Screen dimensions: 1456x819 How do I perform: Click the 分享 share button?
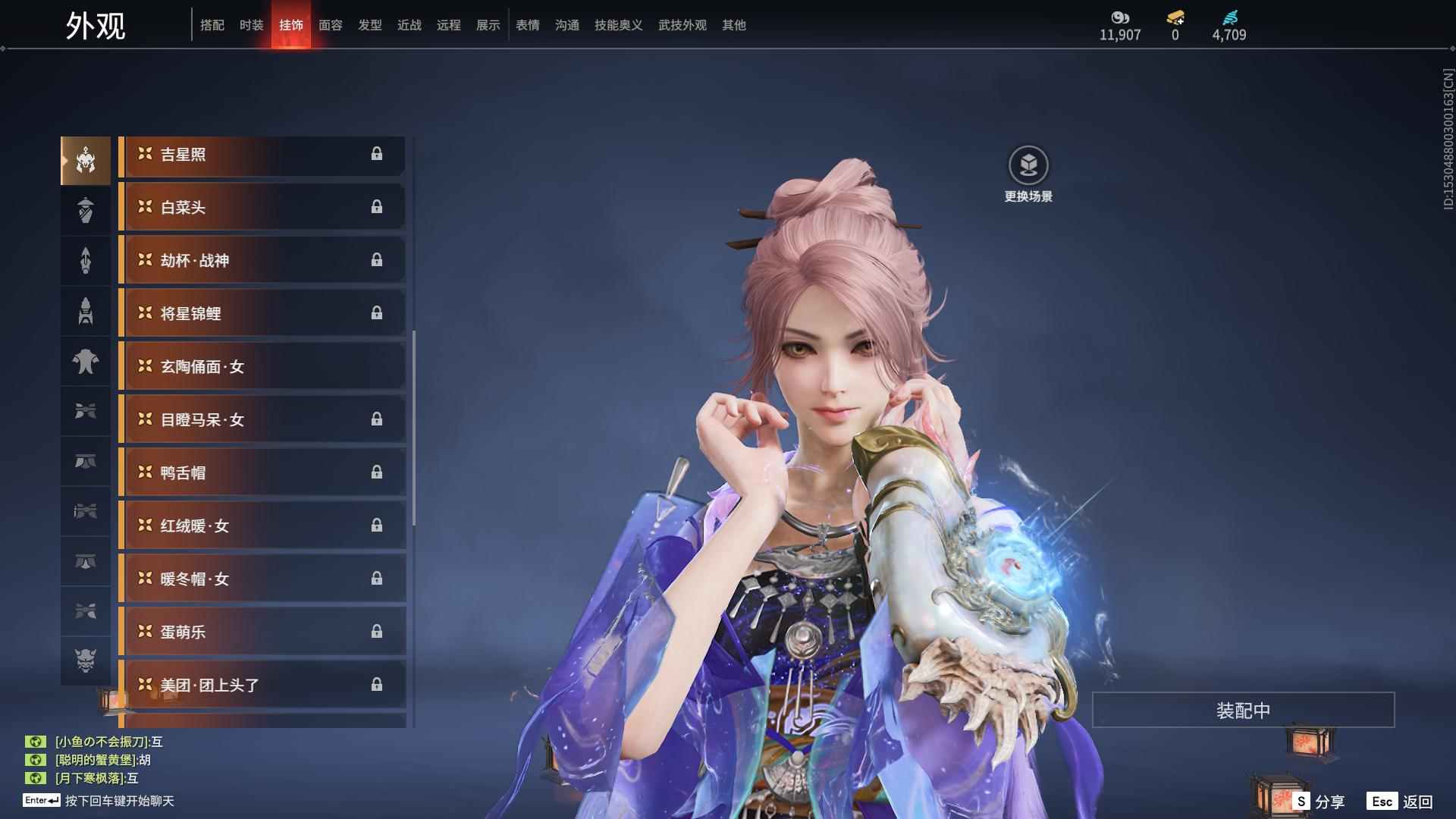point(1319,802)
